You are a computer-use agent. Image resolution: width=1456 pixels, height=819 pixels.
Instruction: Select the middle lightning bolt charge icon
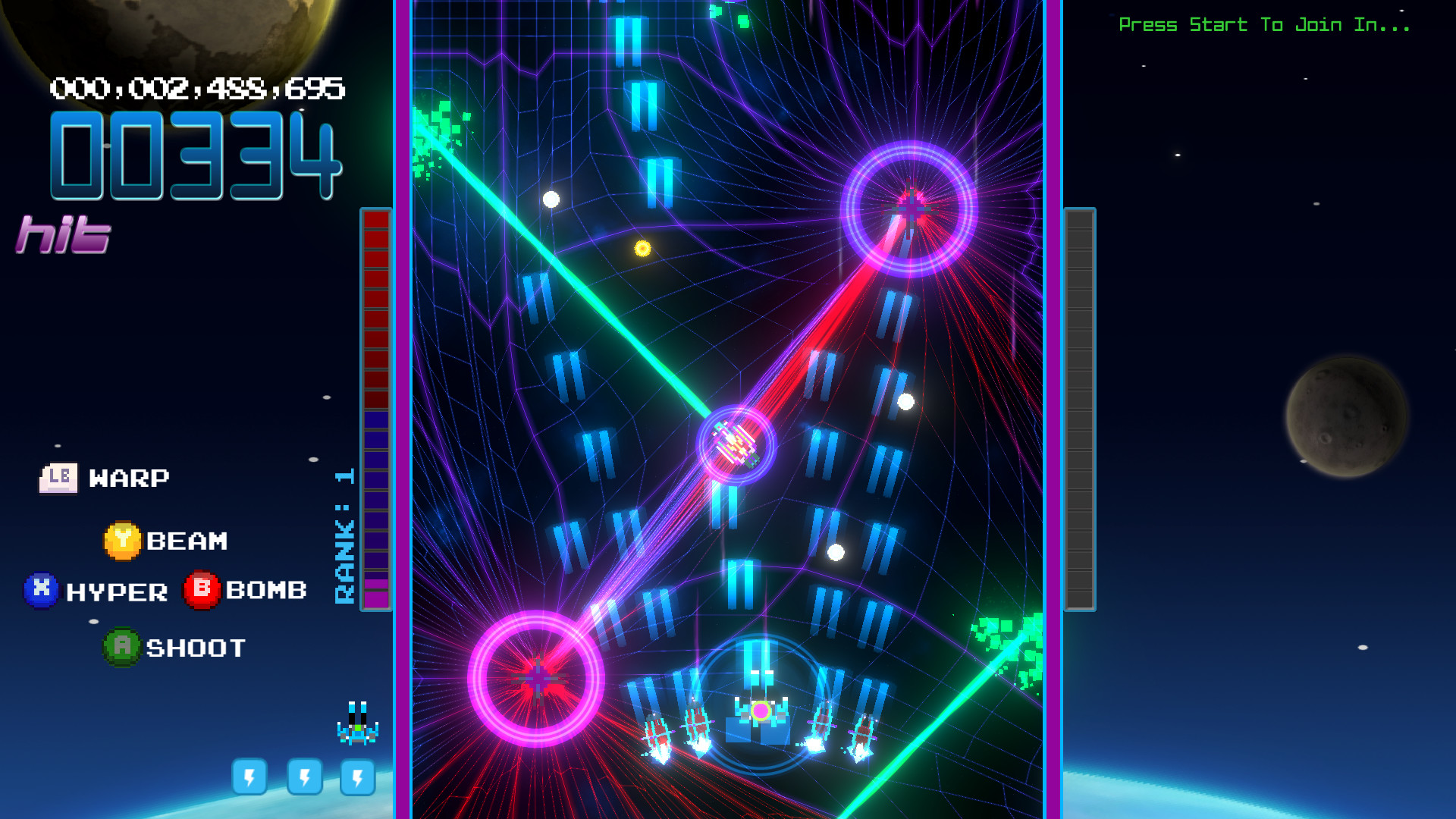click(x=304, y=777)
